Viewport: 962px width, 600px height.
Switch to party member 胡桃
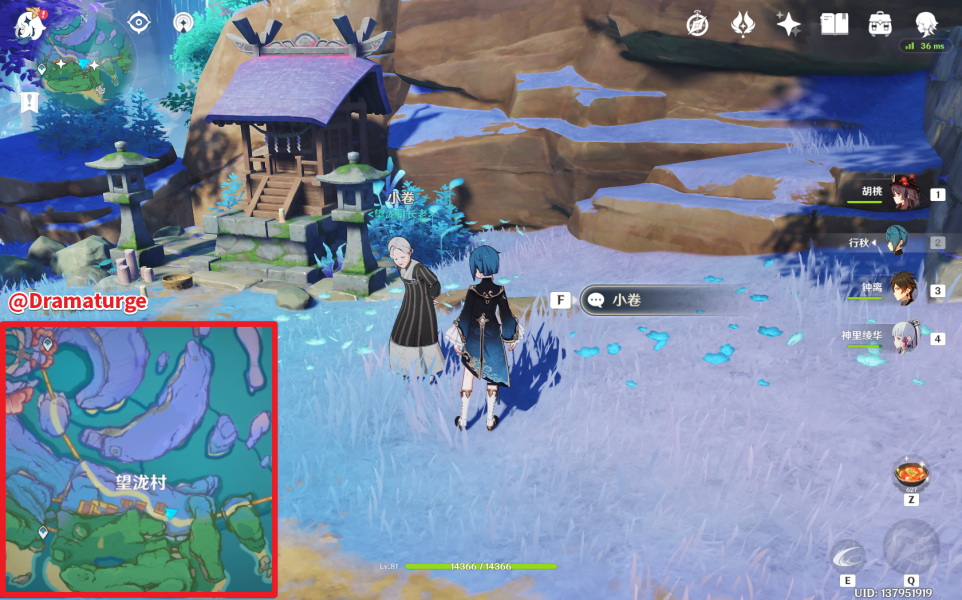[903, 195]
